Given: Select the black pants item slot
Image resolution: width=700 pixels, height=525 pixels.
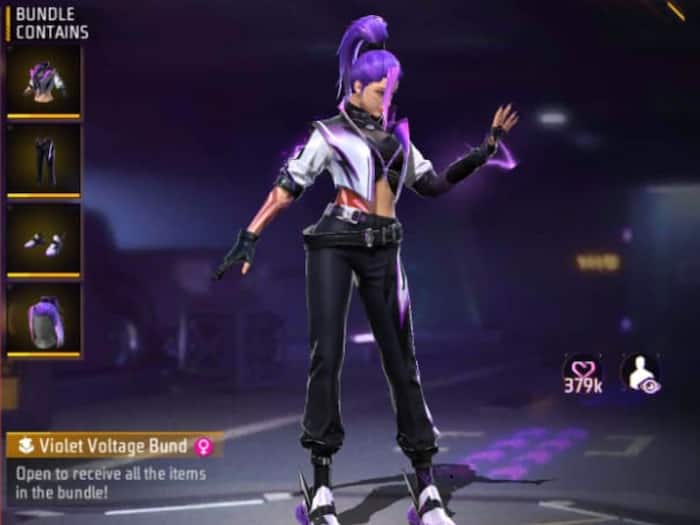Looking at the screenshot, I should coord(44,160).
